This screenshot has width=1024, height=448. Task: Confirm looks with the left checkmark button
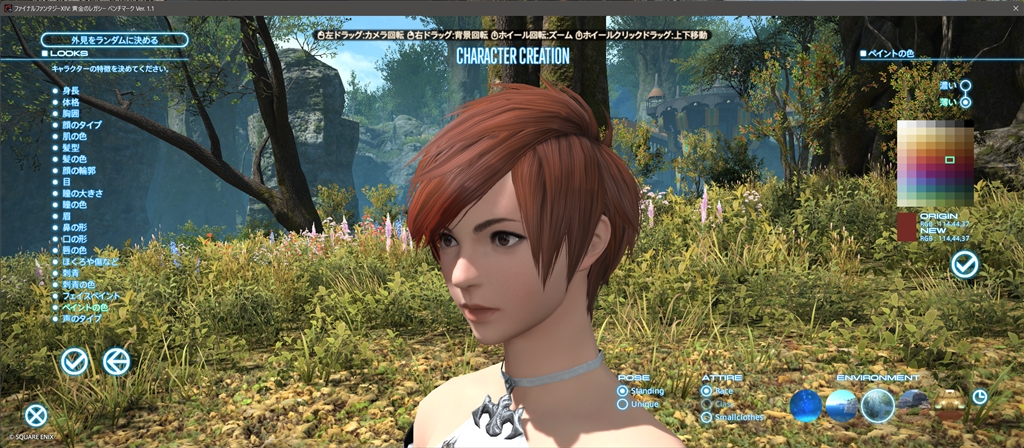coord(74,361)
